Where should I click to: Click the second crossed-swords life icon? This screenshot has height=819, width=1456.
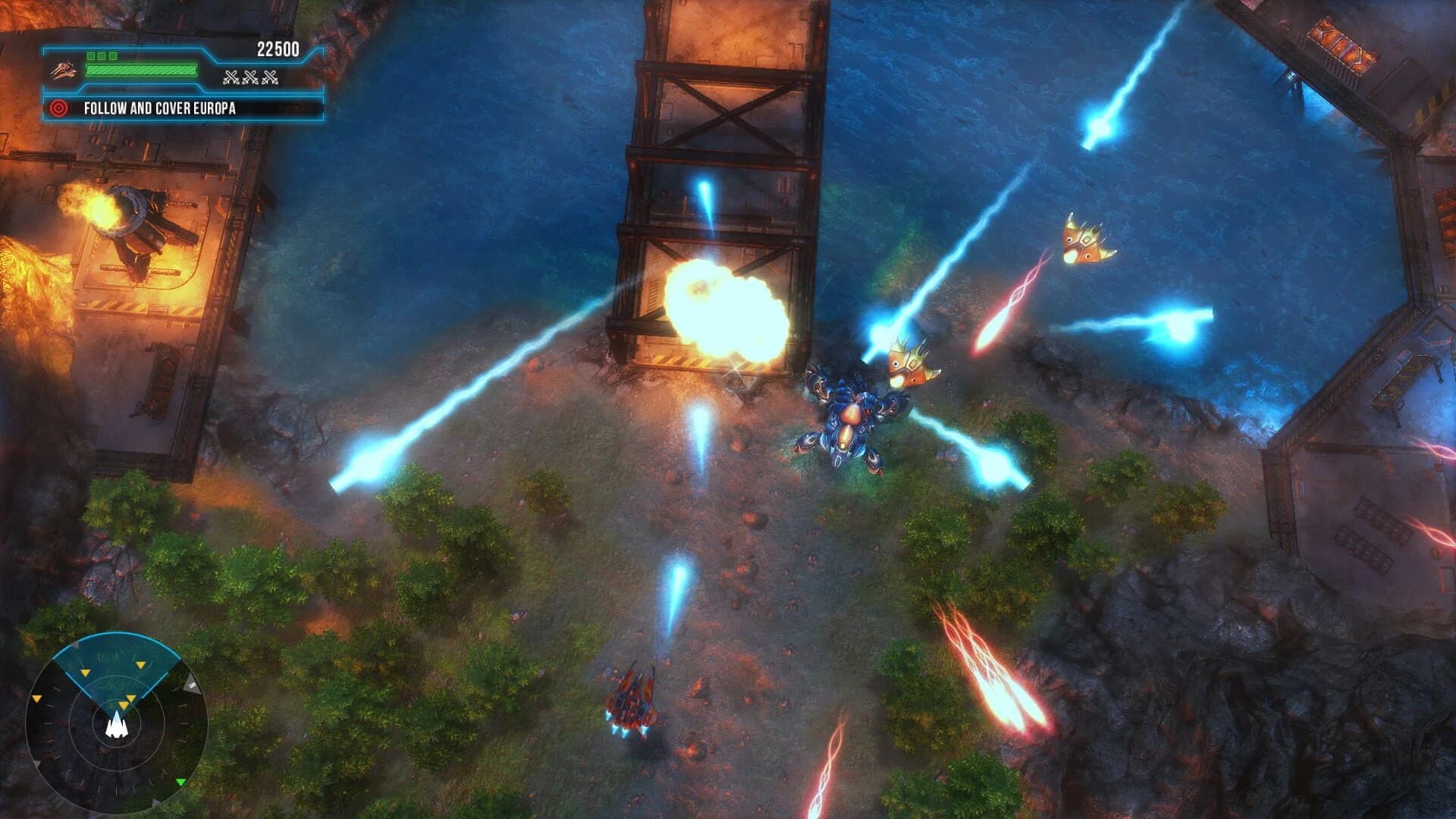coord(250,78)
